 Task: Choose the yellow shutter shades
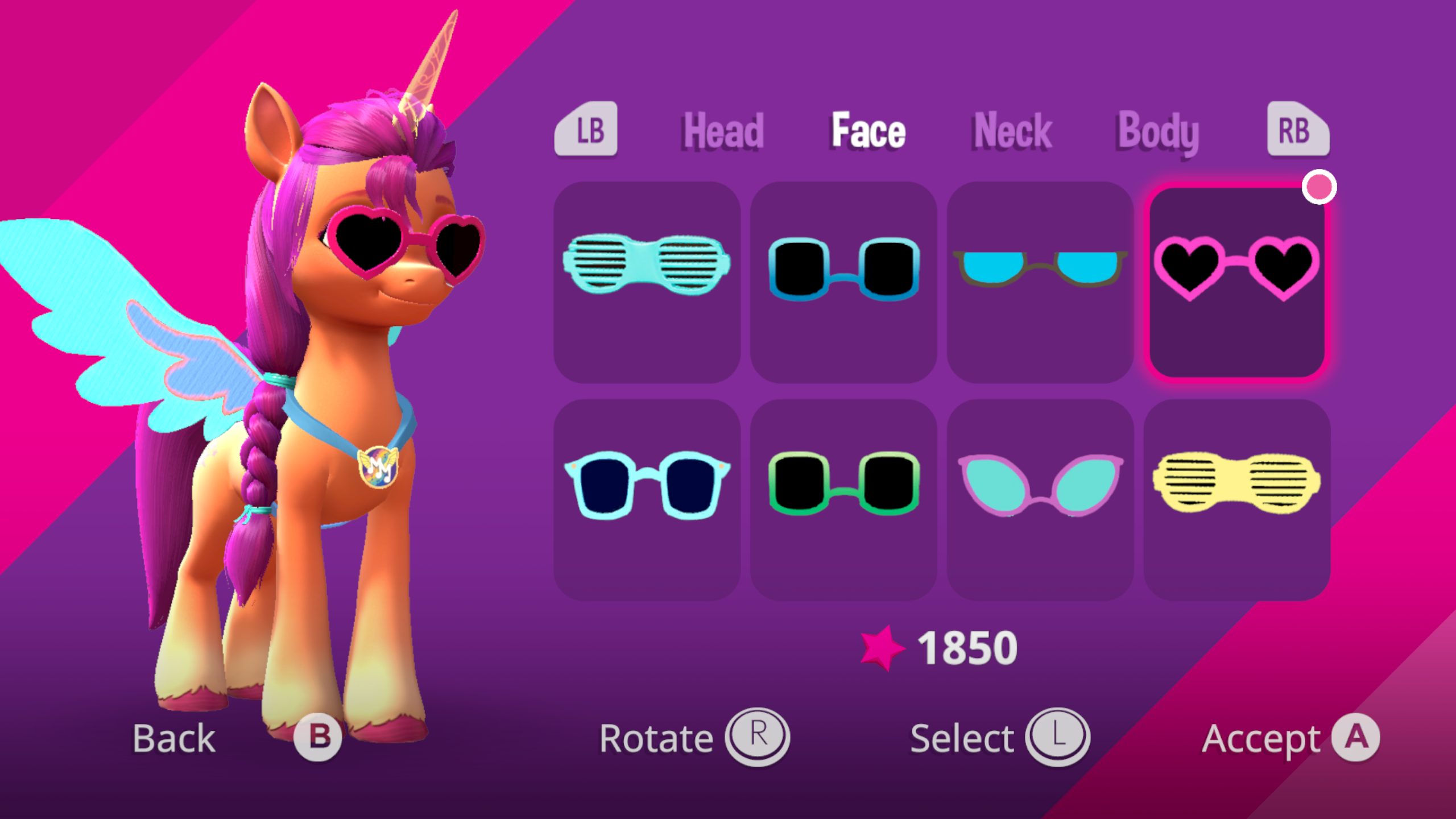[1237, 499]
